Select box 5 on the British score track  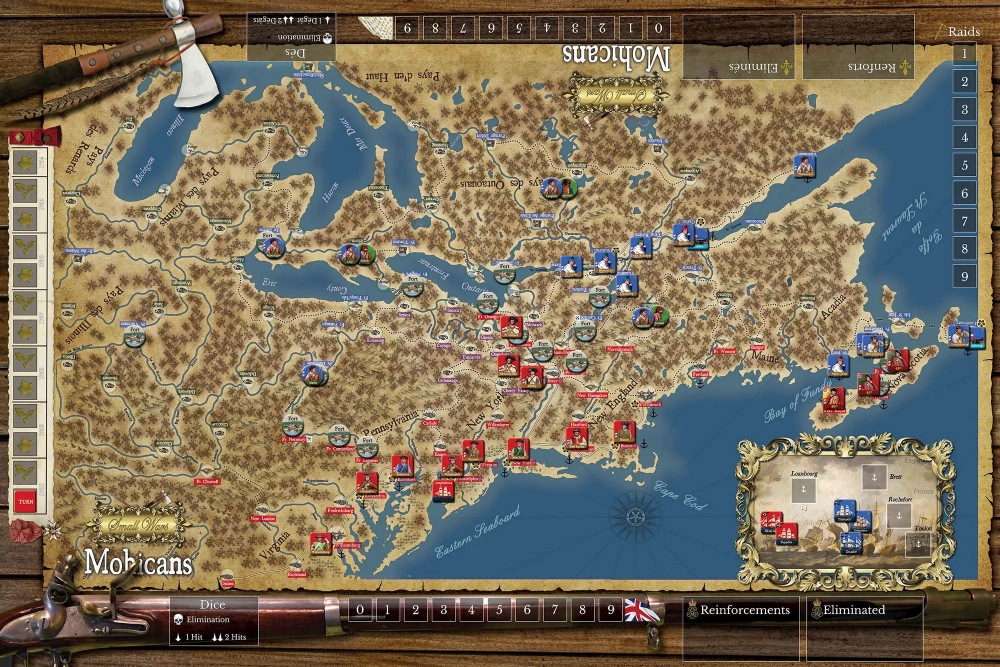click(499, 609)
